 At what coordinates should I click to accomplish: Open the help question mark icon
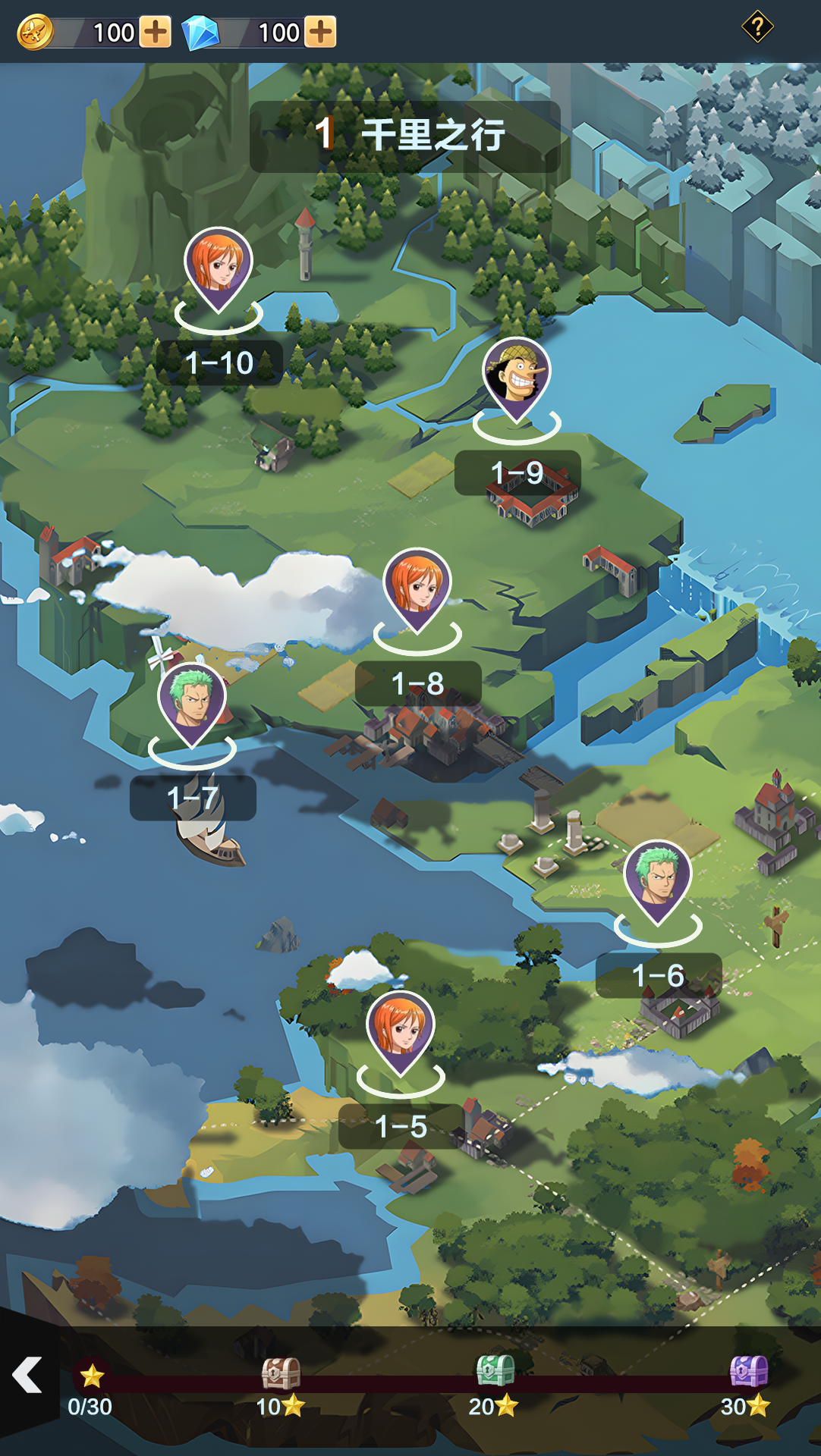[757, 27]
